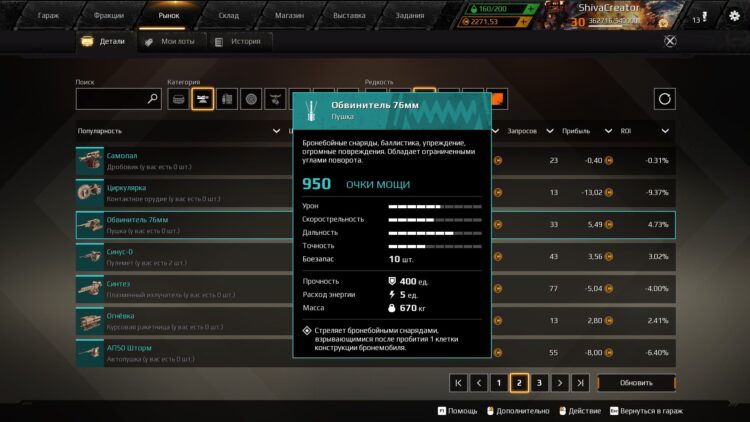Viewport: 750px width, 422px height.
Task: Click the Поиск search field
Action: [111, 99]
